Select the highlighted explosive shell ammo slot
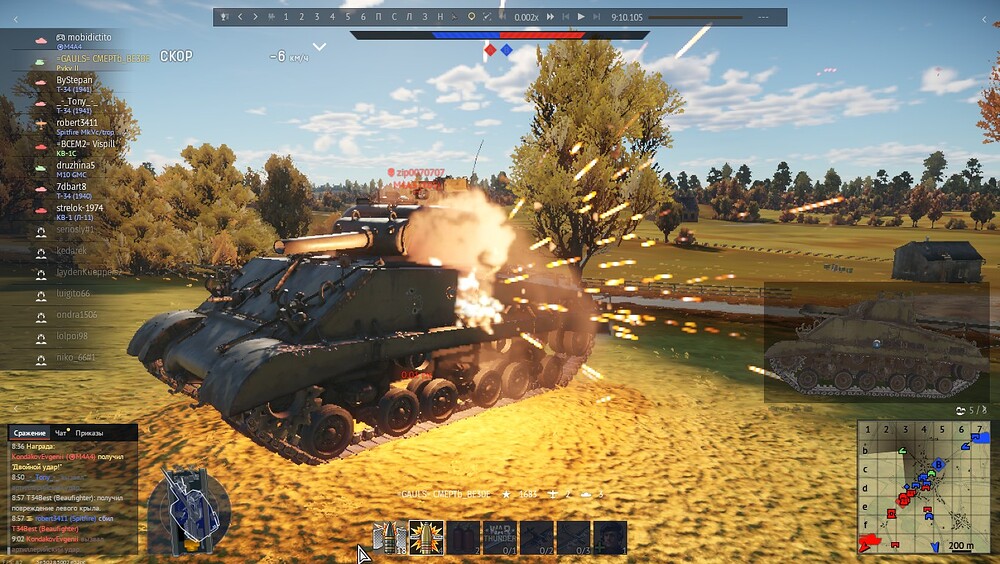Viewport: 1000px width, 564px height. click(x=427, y=537)
